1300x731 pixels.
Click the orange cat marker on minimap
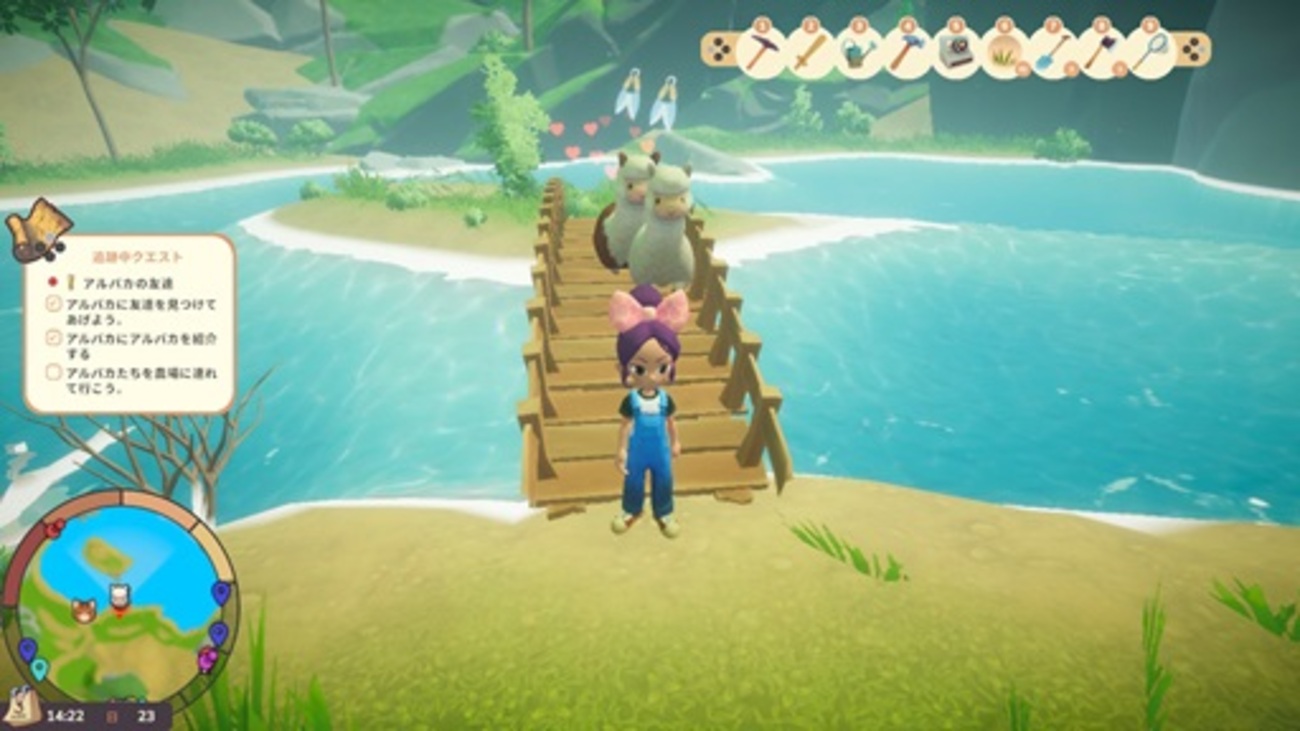[84, 611]
